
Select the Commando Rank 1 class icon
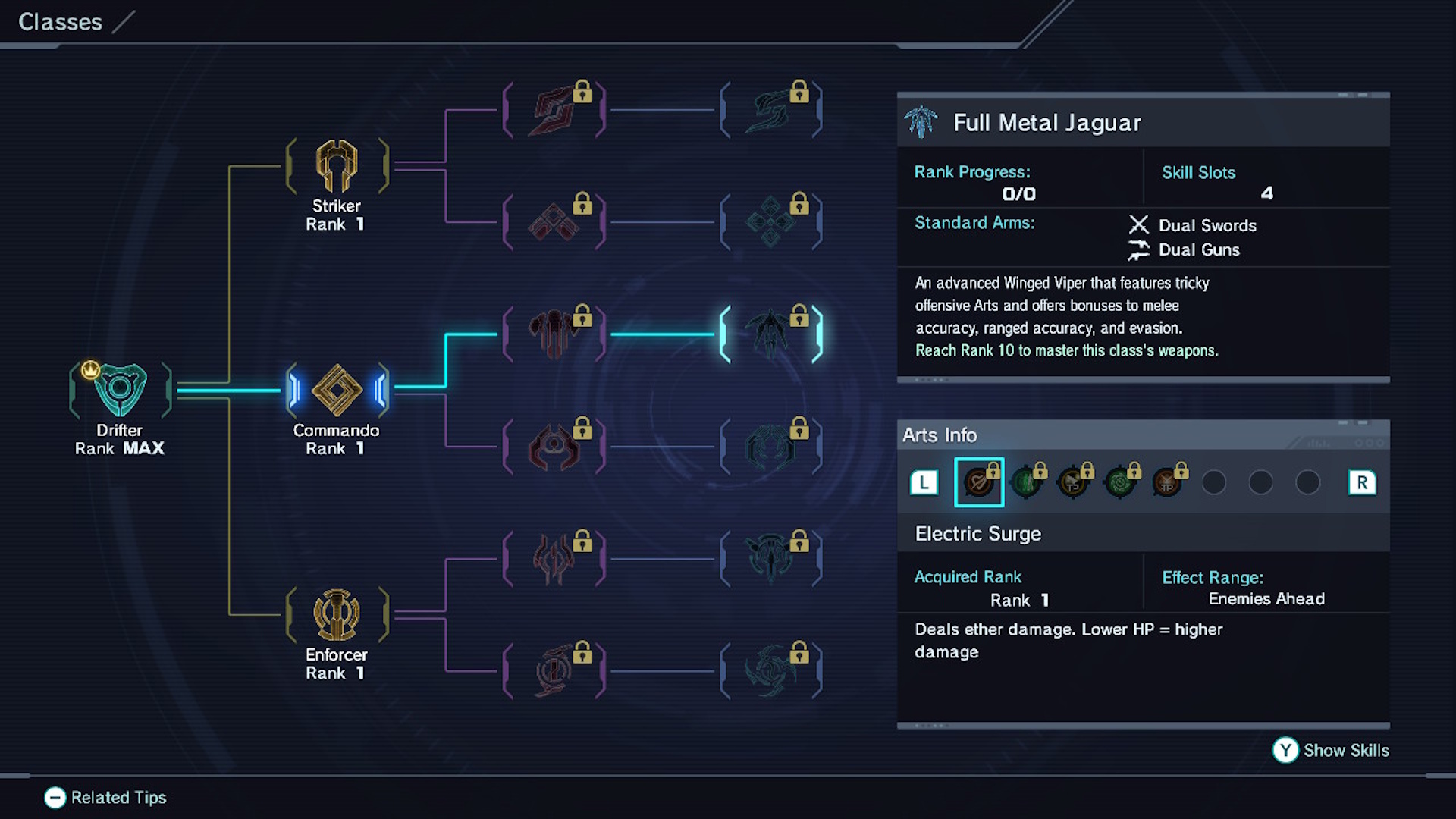336,389
